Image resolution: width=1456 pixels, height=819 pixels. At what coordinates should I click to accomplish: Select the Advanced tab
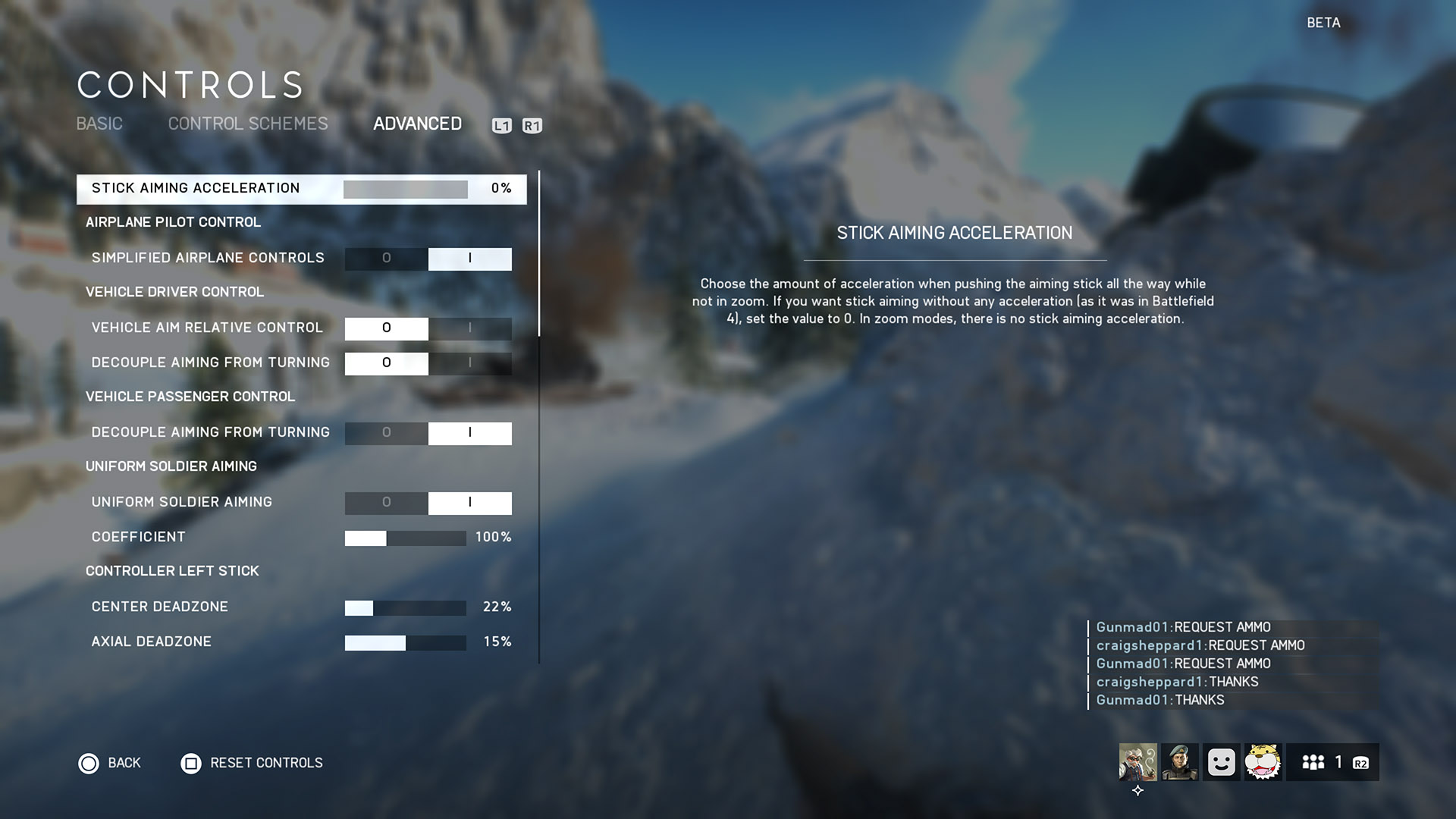(x=417, y=124)
